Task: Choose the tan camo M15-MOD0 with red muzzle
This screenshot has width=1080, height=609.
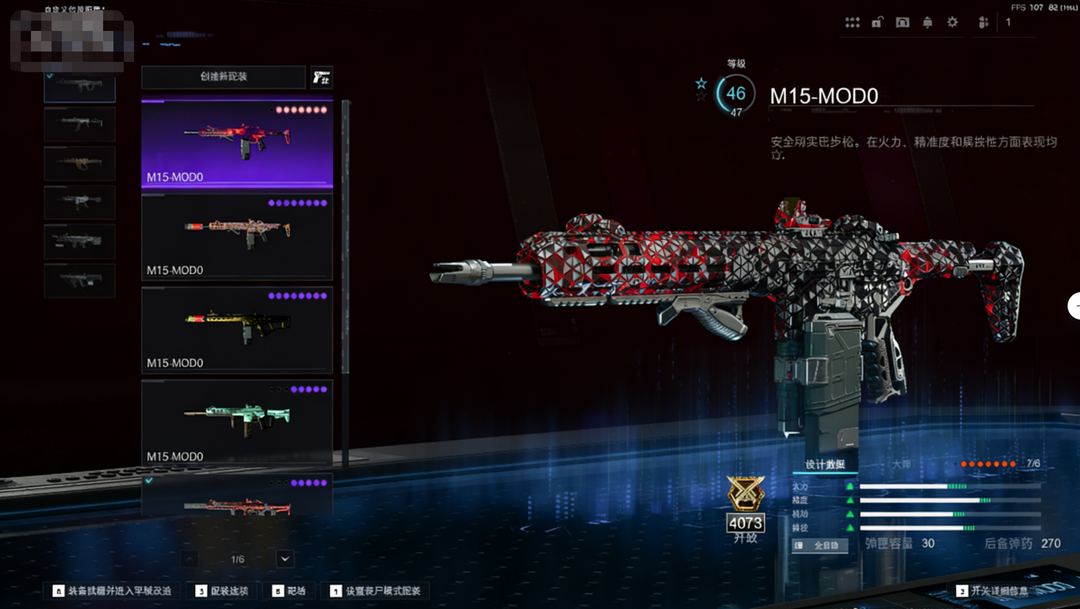Action: click(x=237, y=236)
